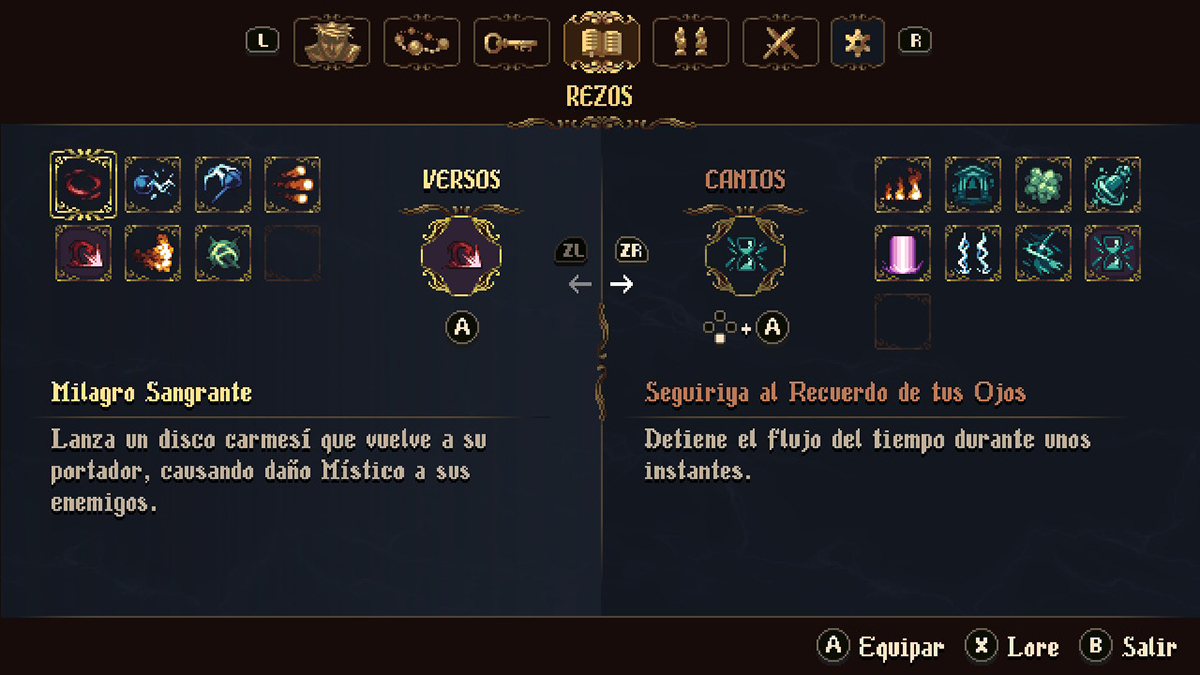The height and width of the screenshot is (675, 1200).
Task: Select the three fireballs verse
Action: 293,184
